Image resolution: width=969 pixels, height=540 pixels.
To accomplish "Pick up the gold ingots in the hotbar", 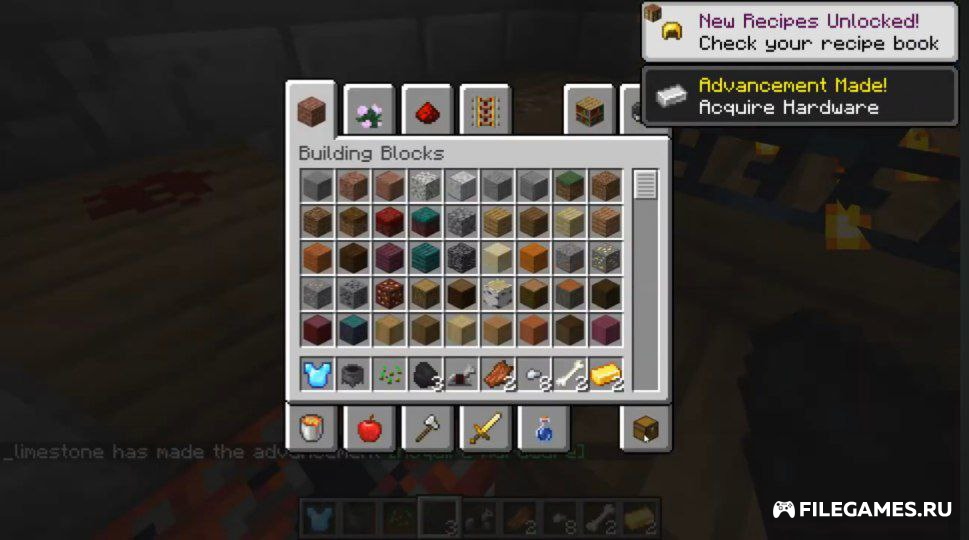I will (x=605, y=374).
